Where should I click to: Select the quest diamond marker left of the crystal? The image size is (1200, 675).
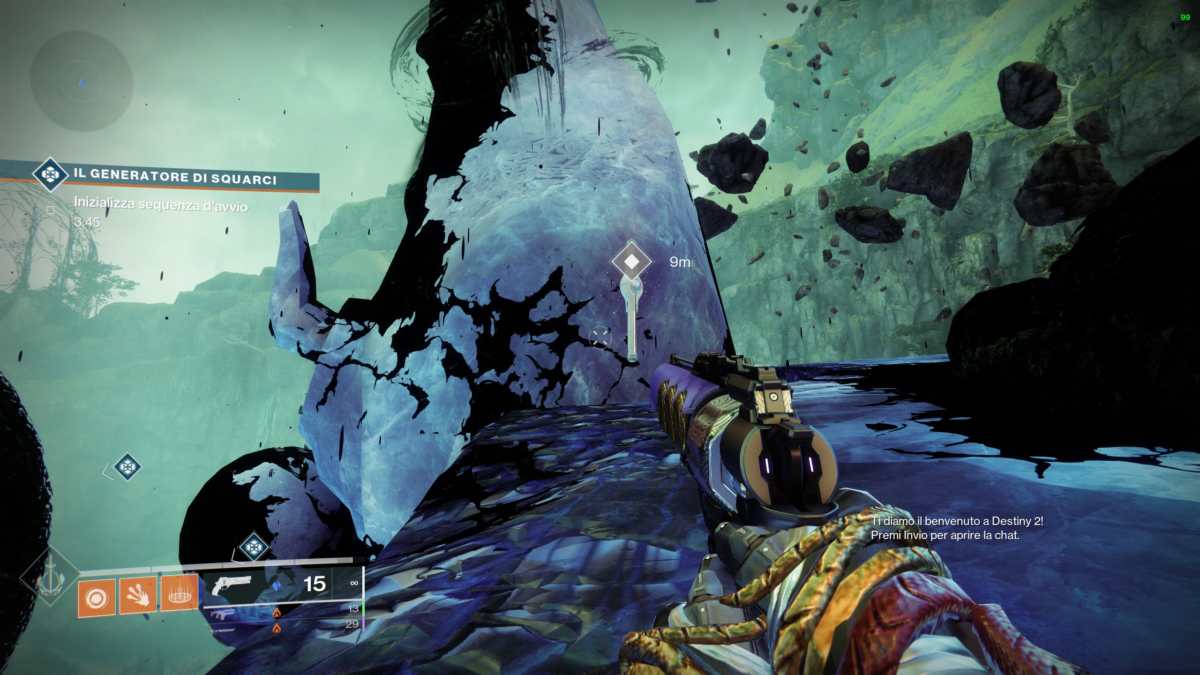click(125, 466)
